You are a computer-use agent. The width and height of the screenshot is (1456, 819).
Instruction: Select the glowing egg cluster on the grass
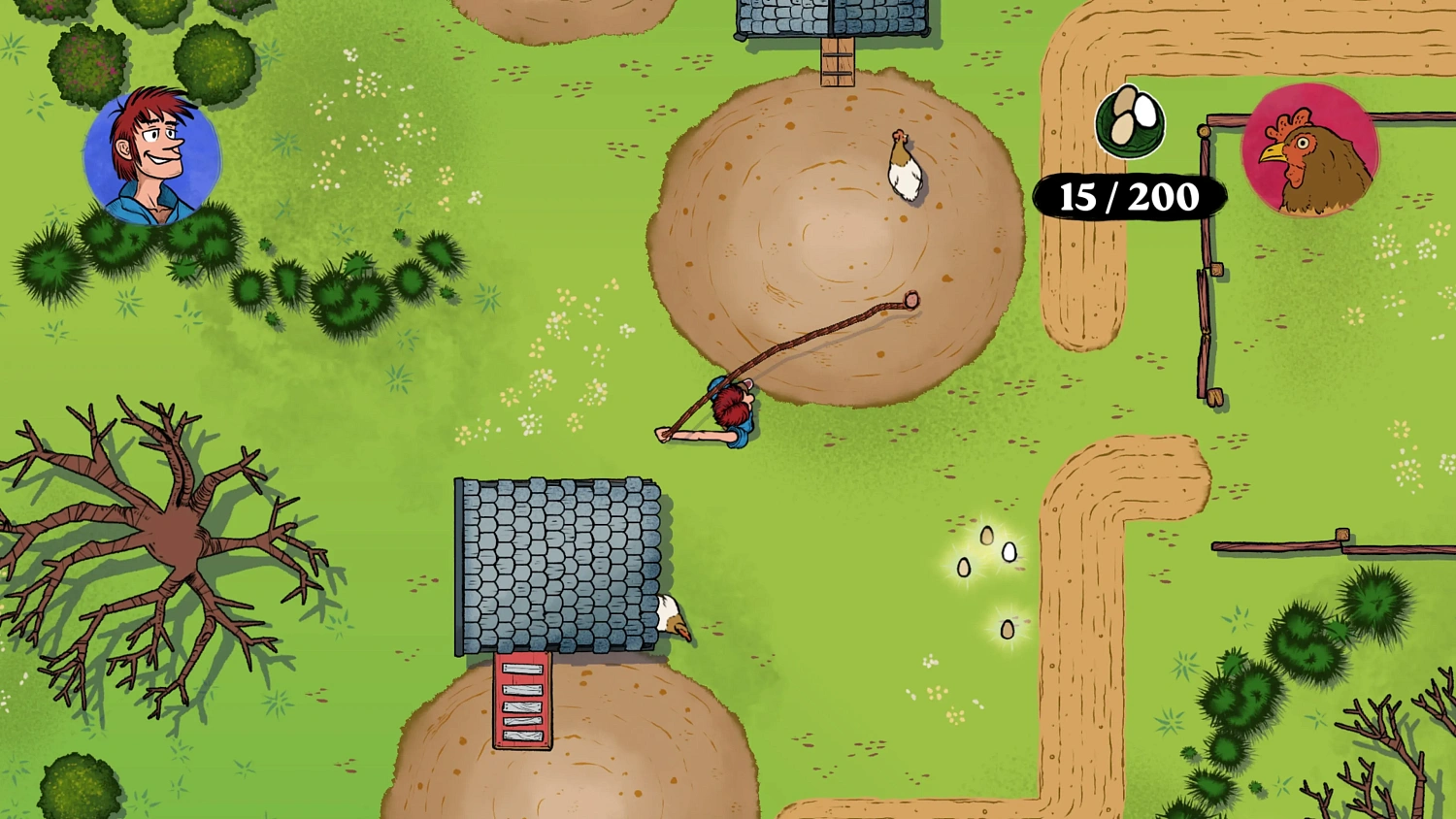pos(985,553)
